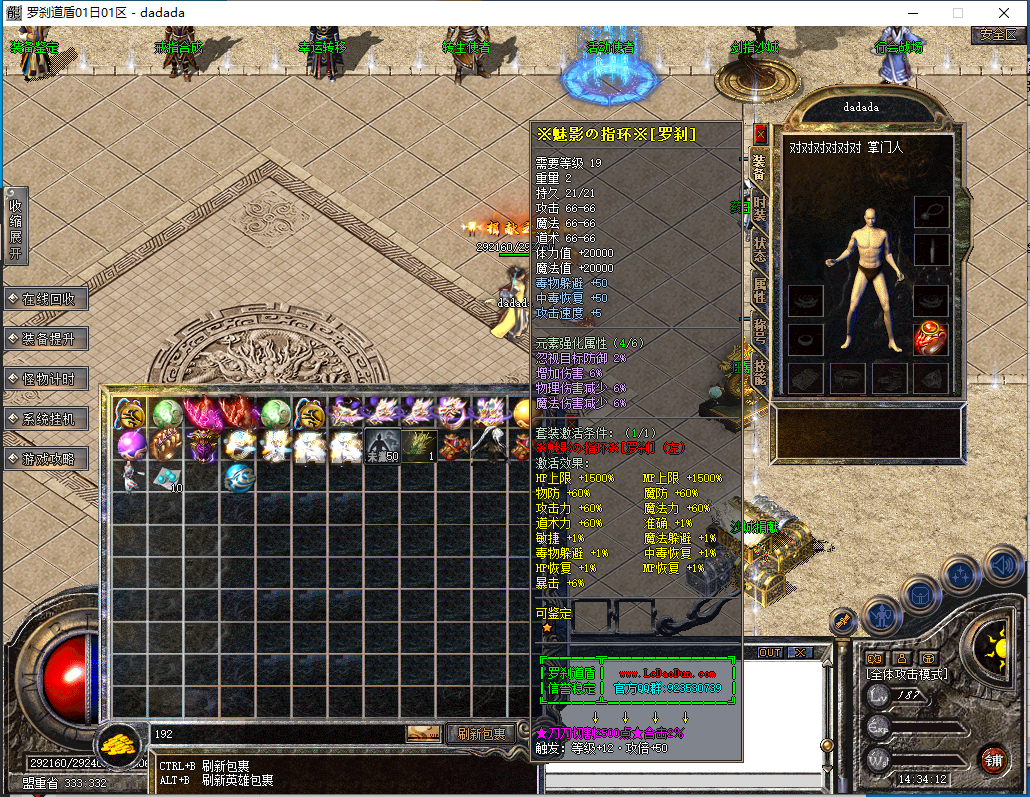Maximize the game window
Screen dimensions: 1030x797
[958, 14]
